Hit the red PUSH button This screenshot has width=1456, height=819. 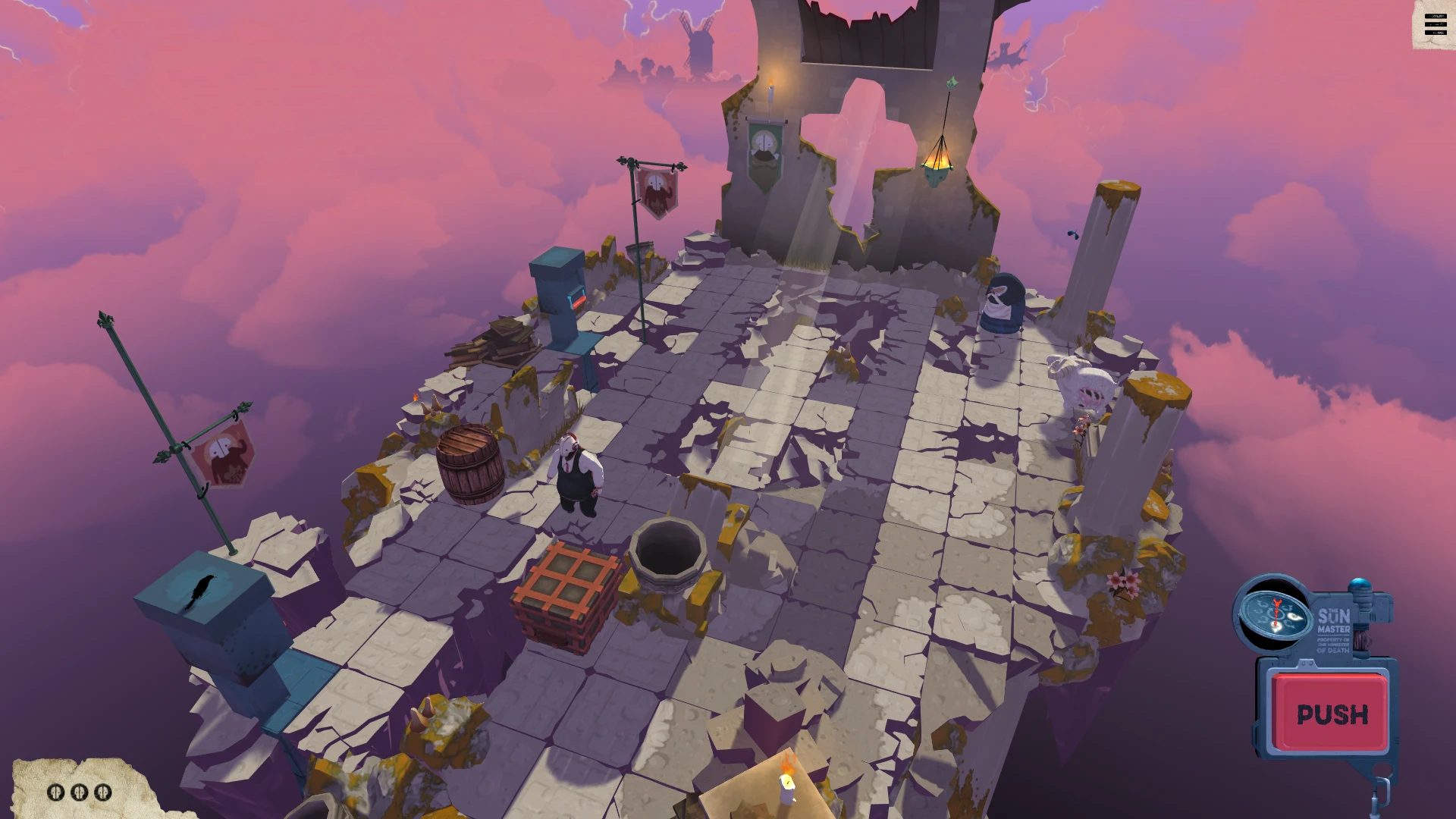1332,714
